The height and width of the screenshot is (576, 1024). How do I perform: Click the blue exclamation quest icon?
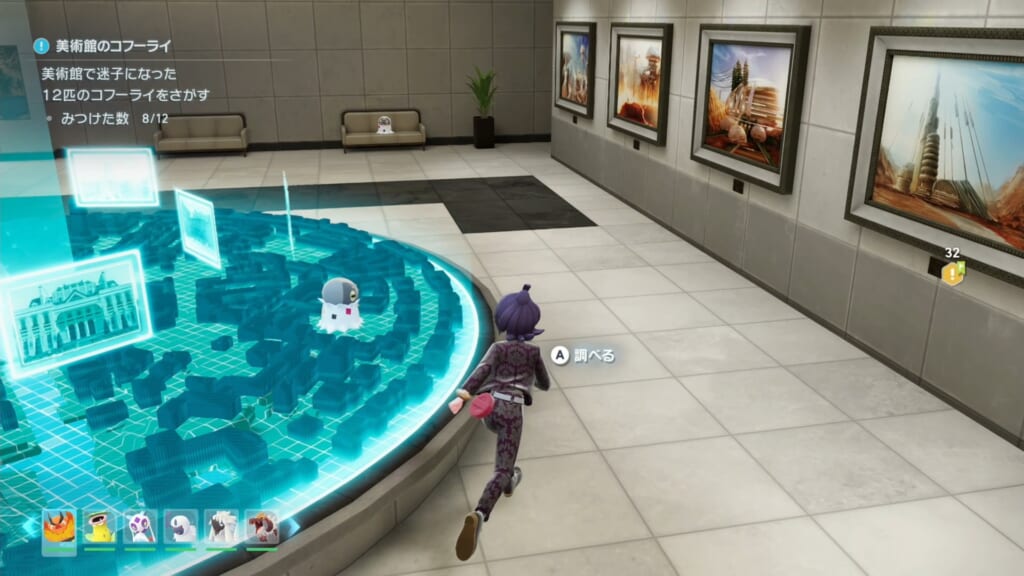pyautogui.click(x=41, y=46)
